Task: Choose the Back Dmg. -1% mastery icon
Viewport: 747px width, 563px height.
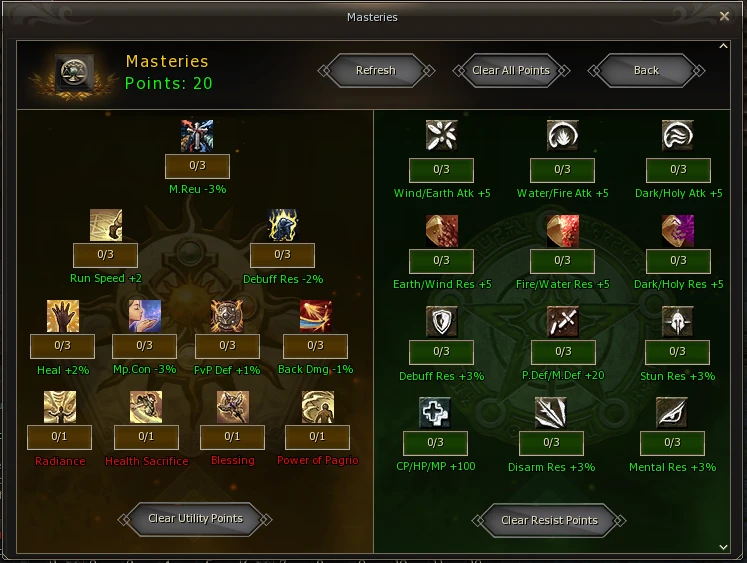Action: [x=316, y=316]
